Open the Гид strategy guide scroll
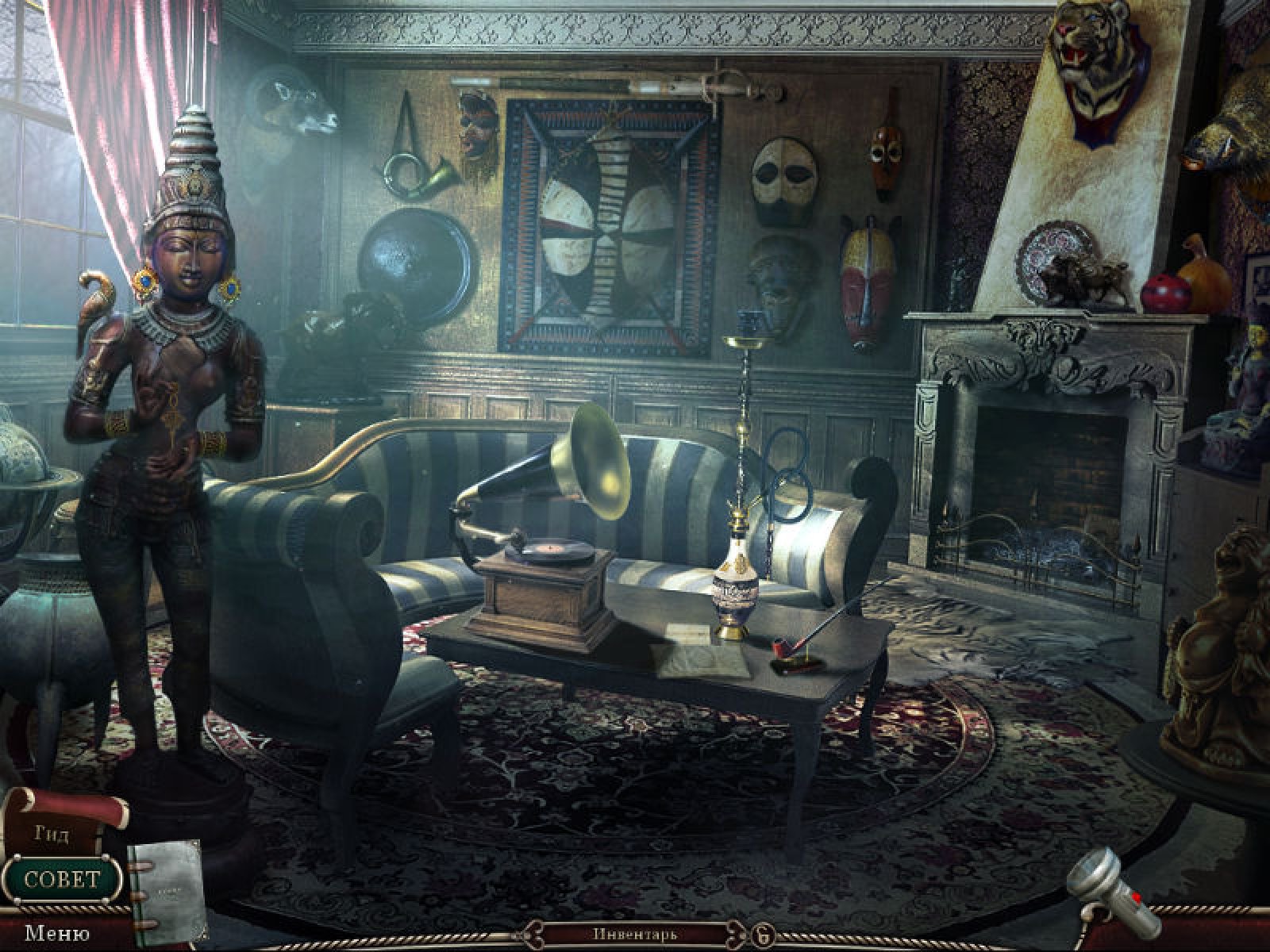 point(52,834)
